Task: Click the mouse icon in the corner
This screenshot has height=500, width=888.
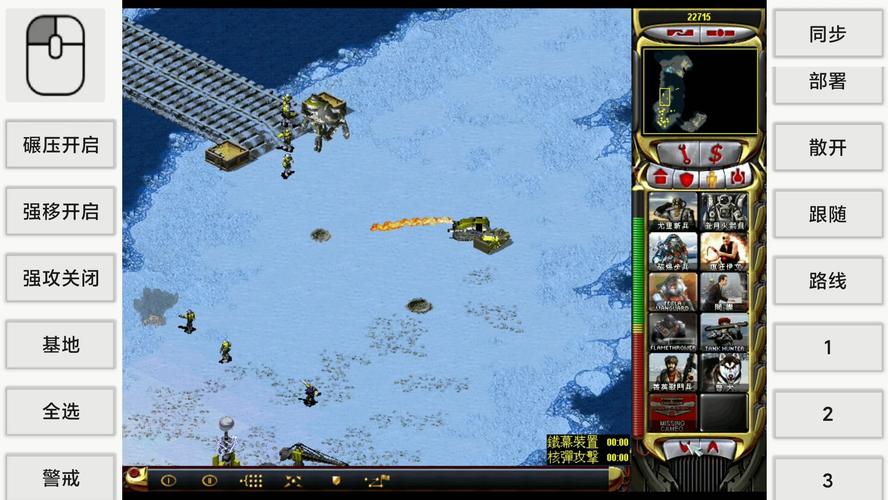Action: click(55, 55)
